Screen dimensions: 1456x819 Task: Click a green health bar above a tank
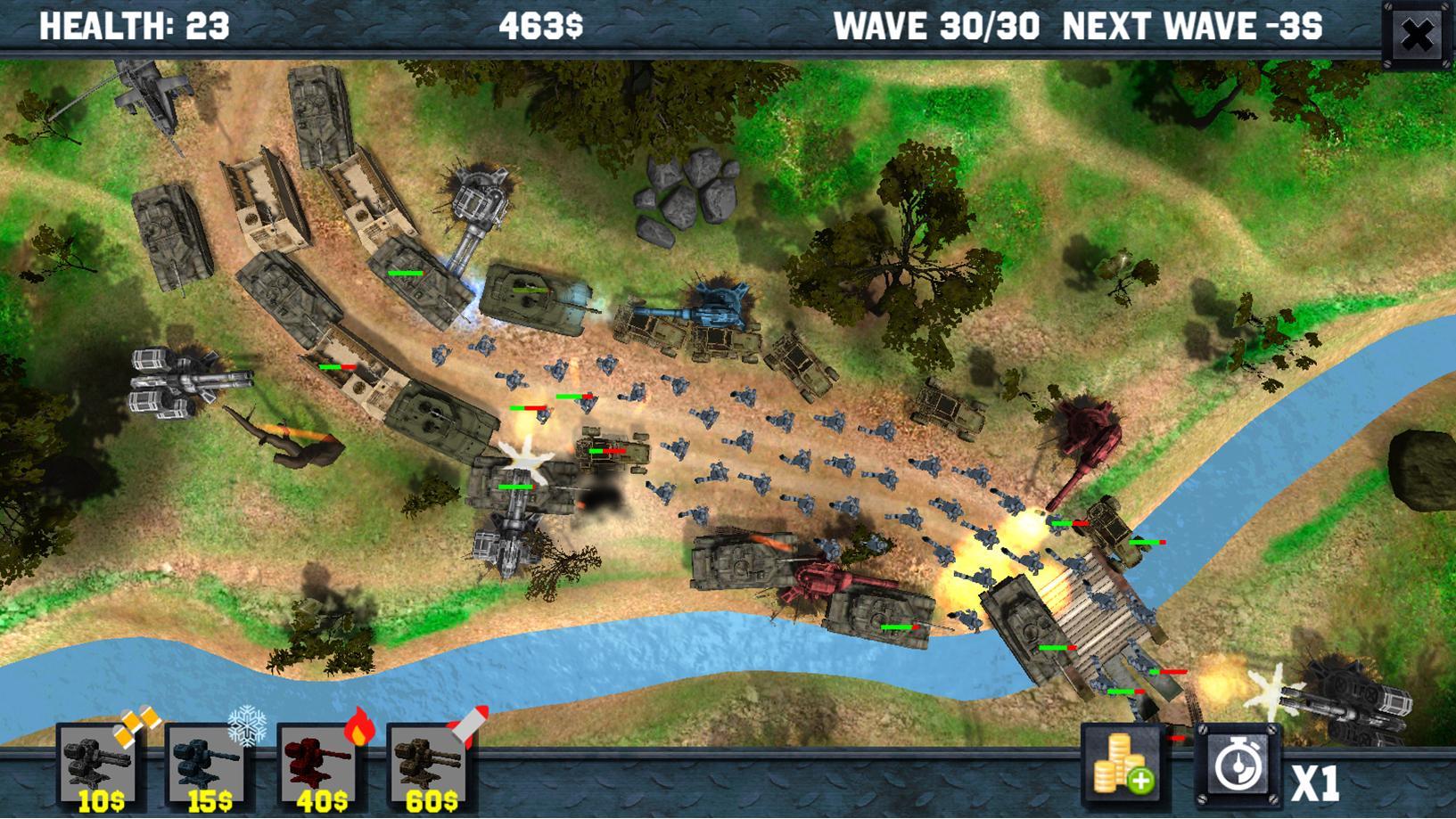click(406, 272)
